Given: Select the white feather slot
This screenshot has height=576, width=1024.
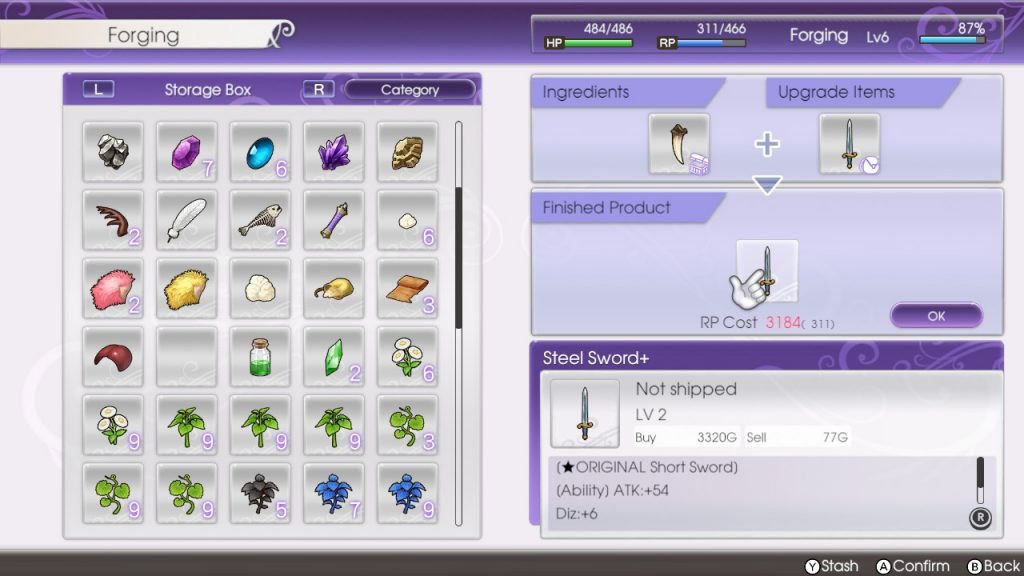Looking at the screenshot, I should click(186, 220).
